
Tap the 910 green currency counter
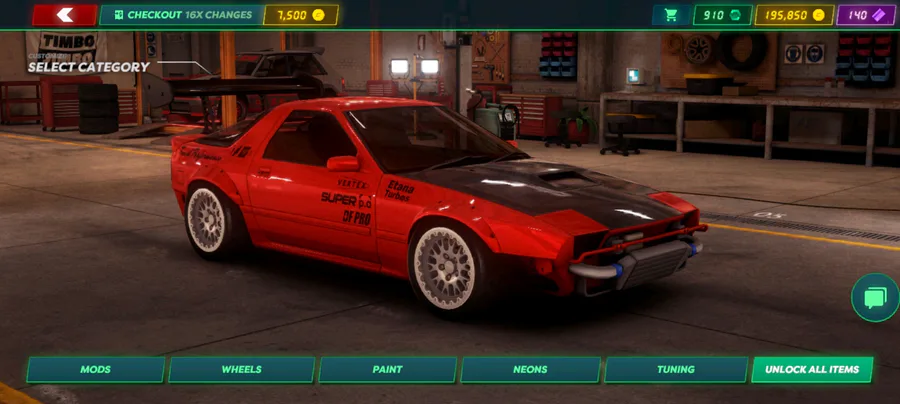coord(722,15)
